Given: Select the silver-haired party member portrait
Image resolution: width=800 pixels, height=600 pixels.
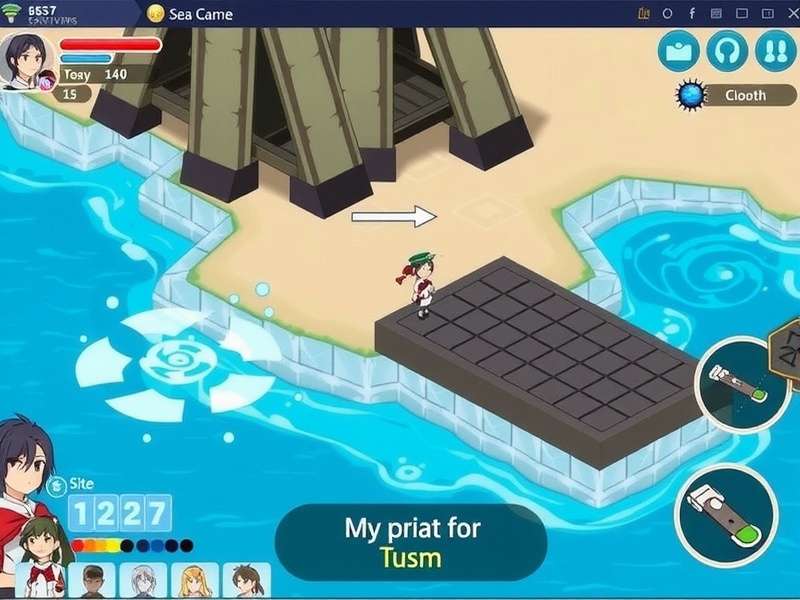Looking at the screenshot, I should tap(144, 581).
